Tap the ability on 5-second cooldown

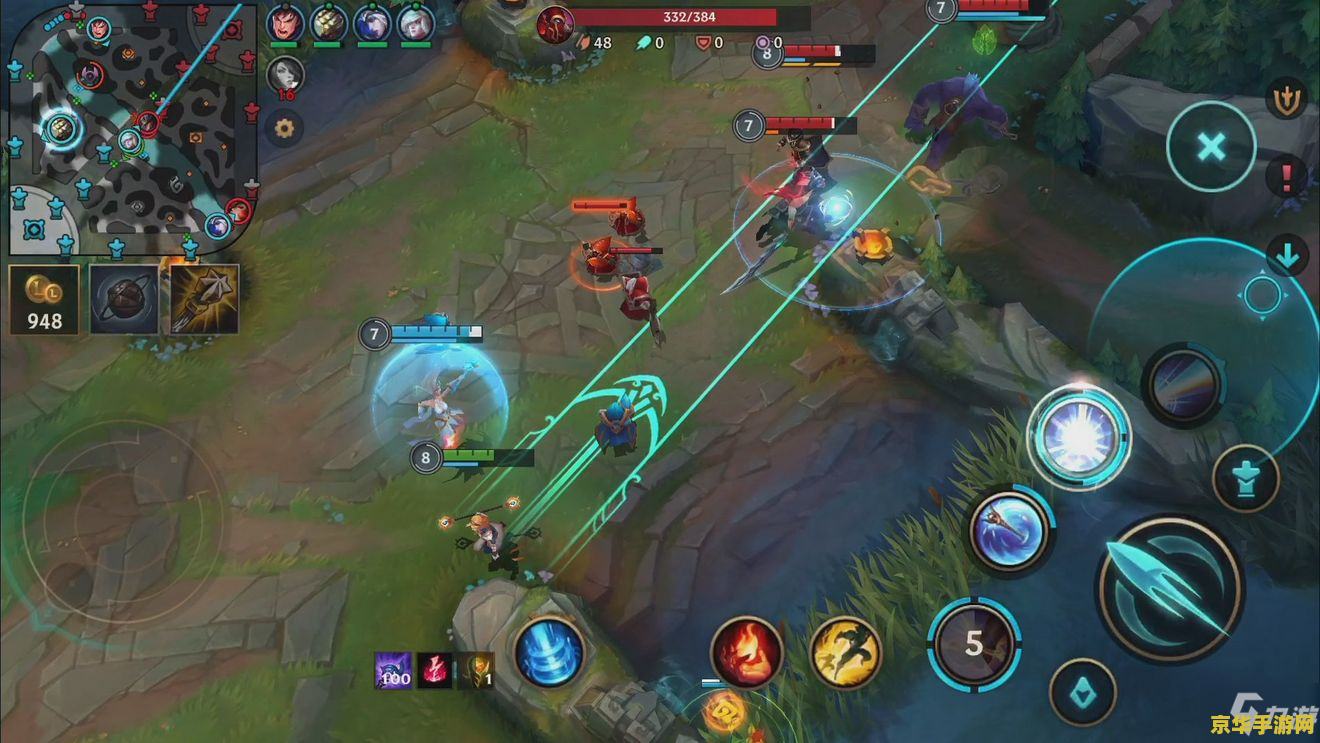click(974, 643)
